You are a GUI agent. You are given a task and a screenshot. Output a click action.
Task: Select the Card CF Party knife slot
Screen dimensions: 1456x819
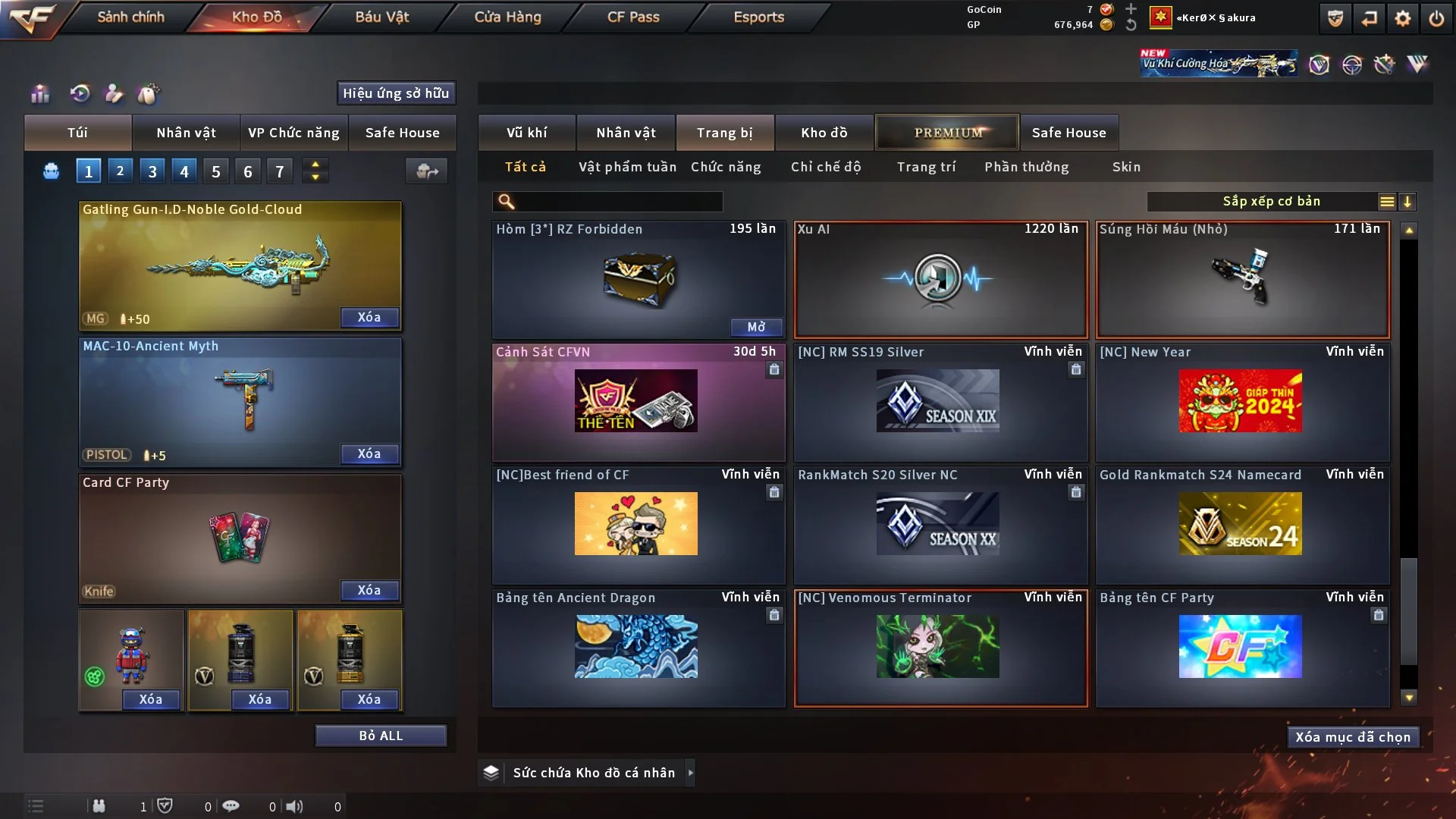pos(240,537)
